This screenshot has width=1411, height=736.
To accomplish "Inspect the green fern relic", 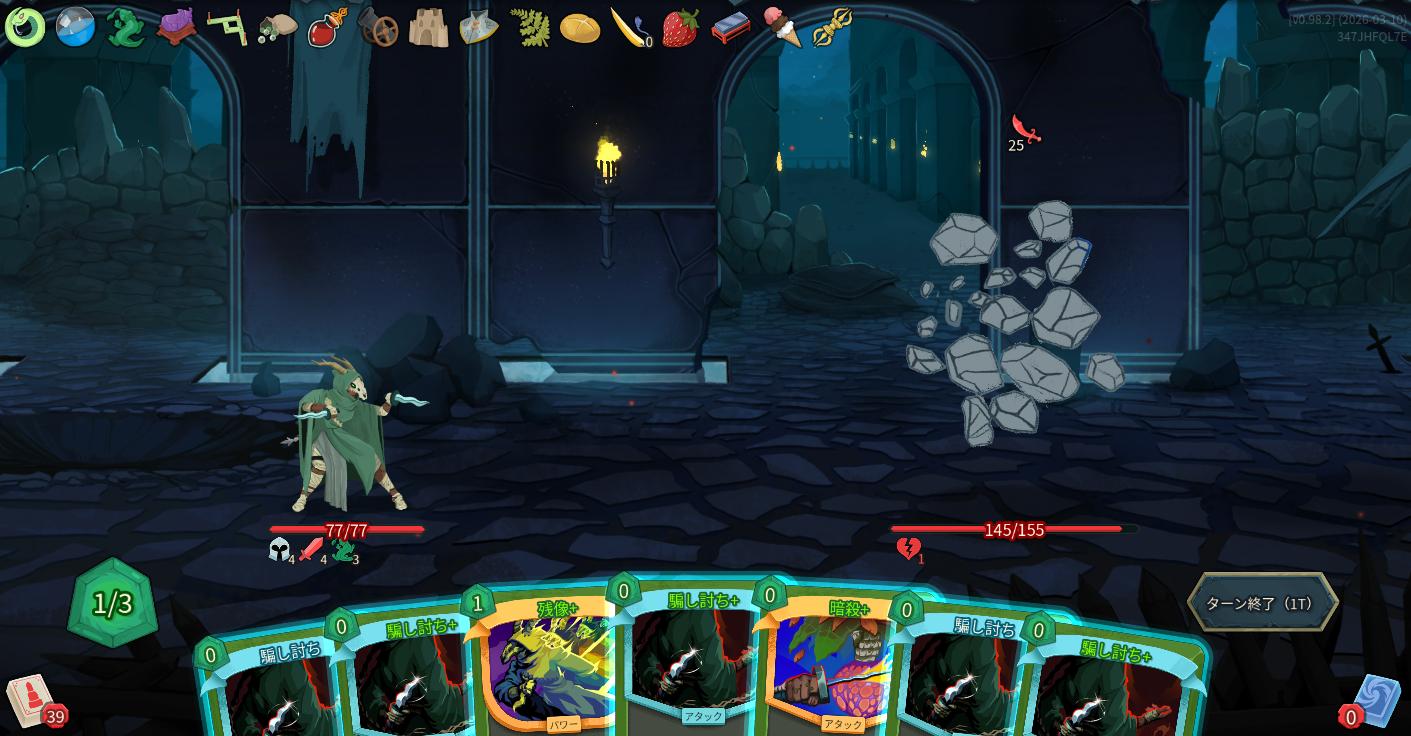I will 530,27.
